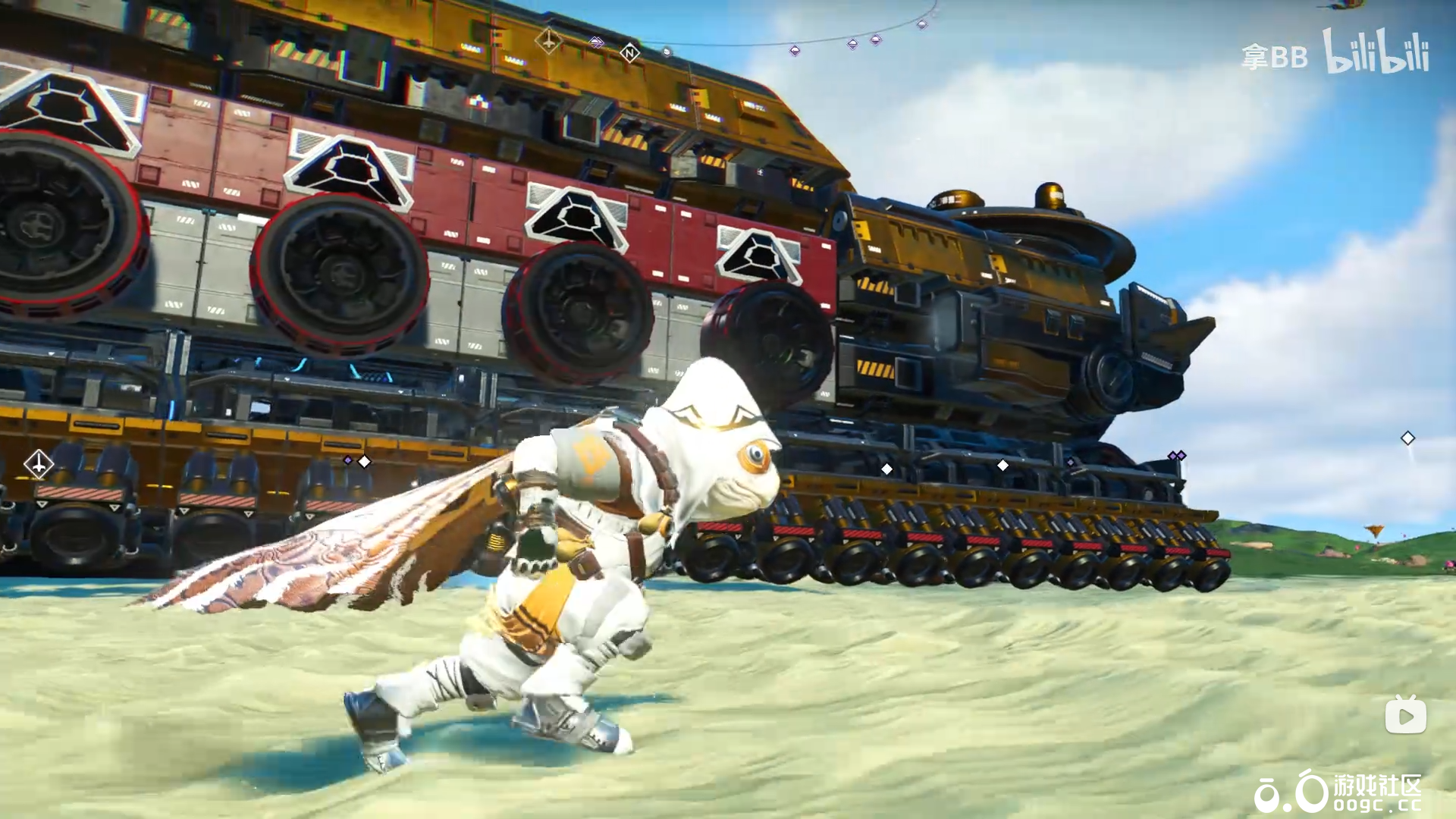The image size is (1456, 819).
Task: Click the bilibili logo watermark
Action: (x=1376, y=52)
